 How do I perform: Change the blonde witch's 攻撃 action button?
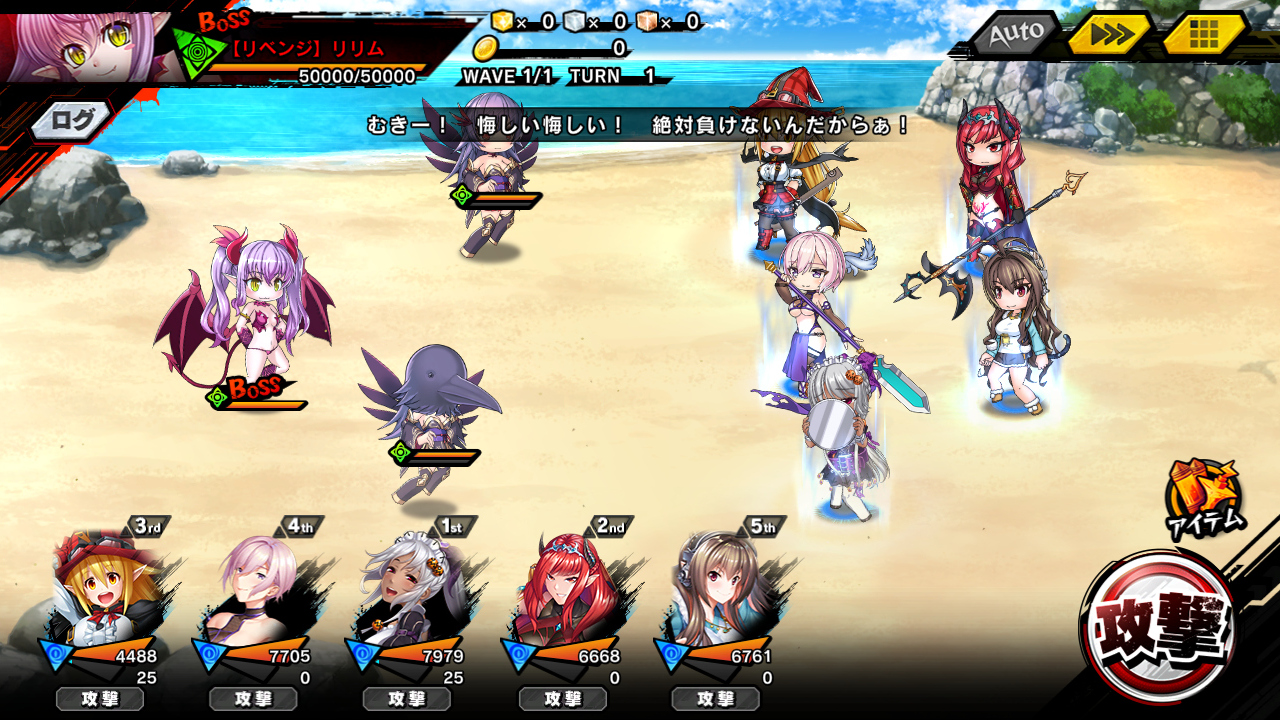[x=100, y=699]
